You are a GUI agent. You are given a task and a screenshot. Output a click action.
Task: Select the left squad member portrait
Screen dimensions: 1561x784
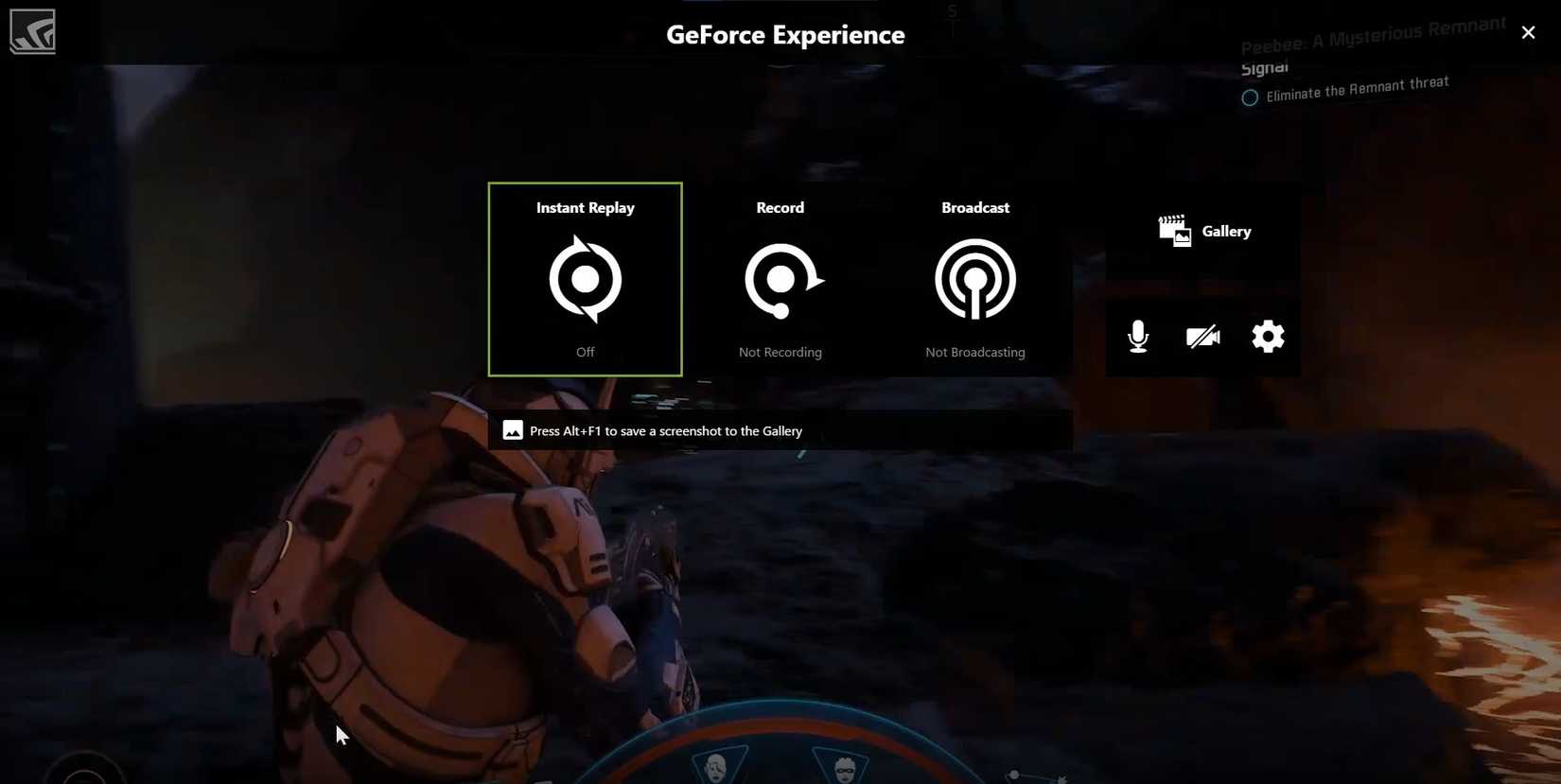[716, 767]
